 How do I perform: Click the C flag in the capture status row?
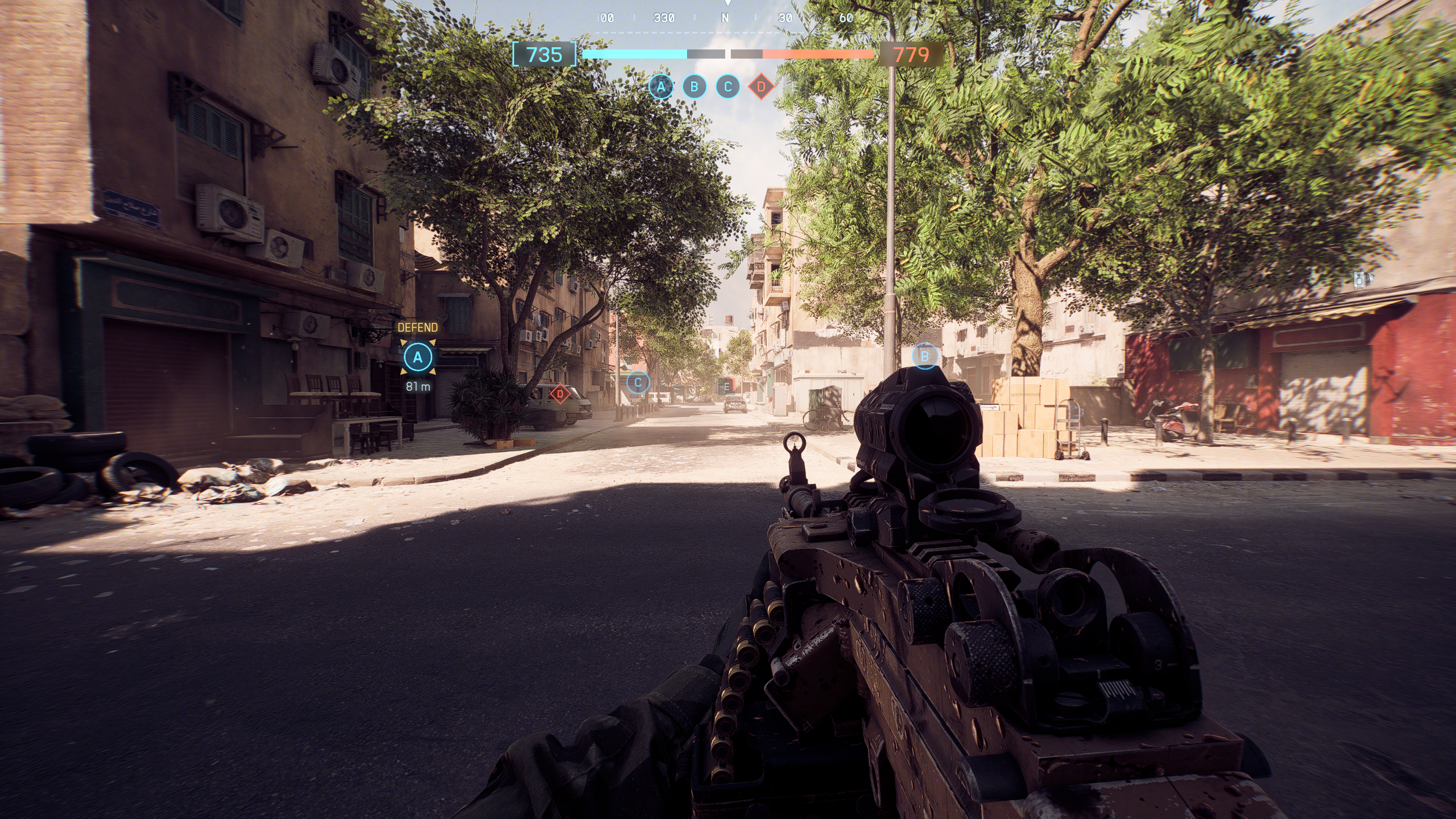(727, 87)
